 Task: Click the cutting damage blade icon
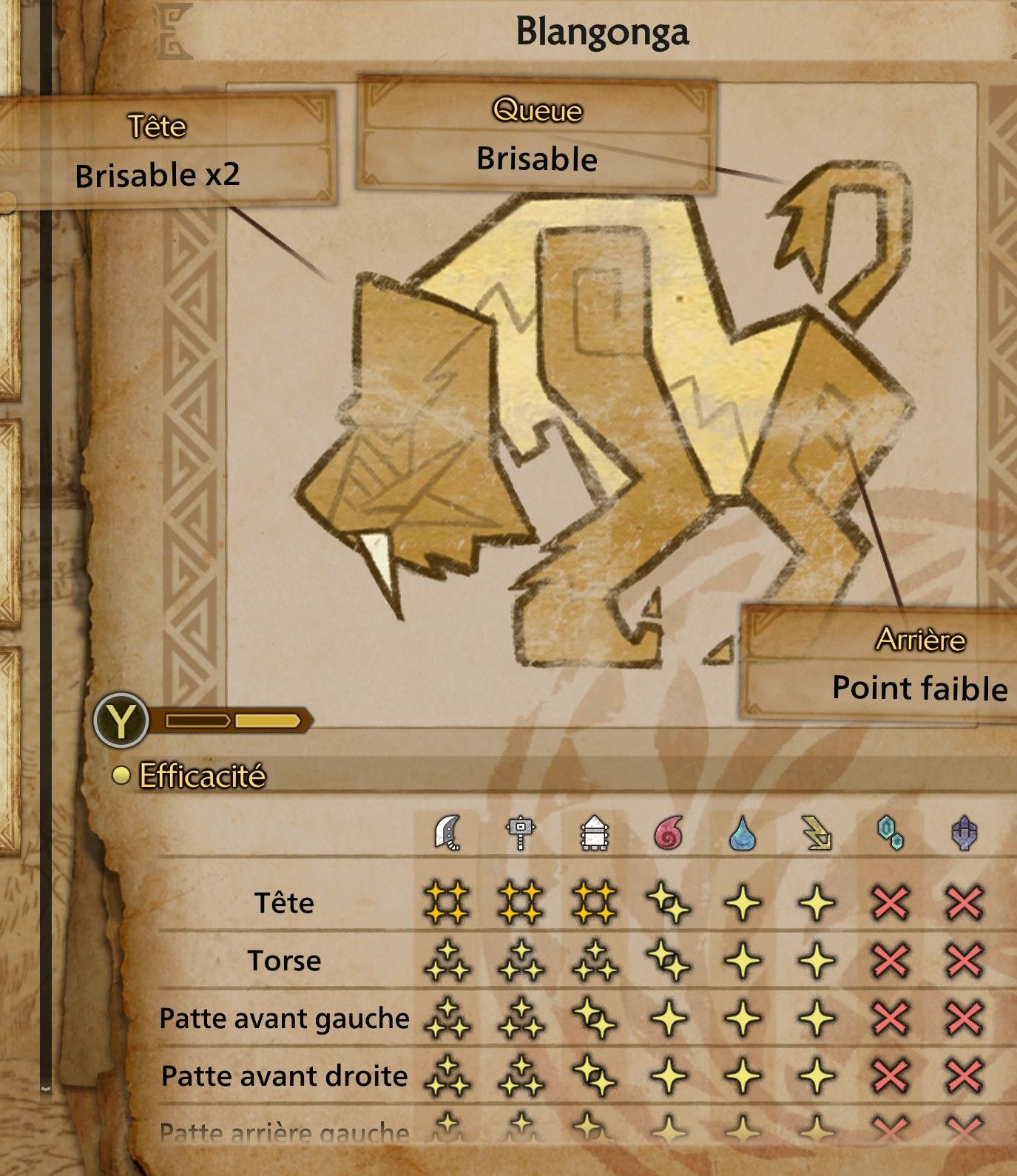coord(448,833)
